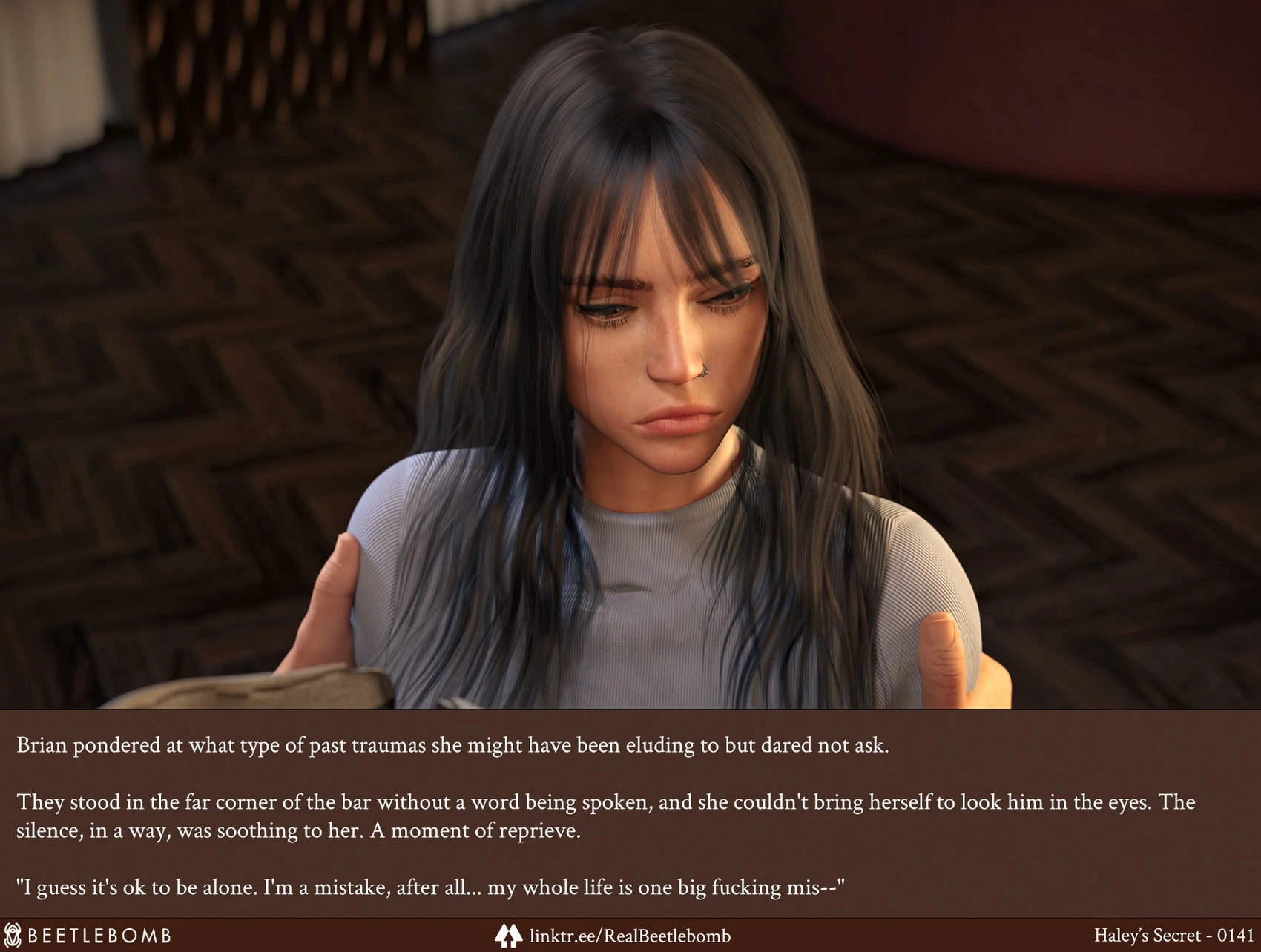The height and width of the screenshot is (952, 1261).
Task: Open the linktr.ee/RealBeetlebomb link
Action: 629,936
